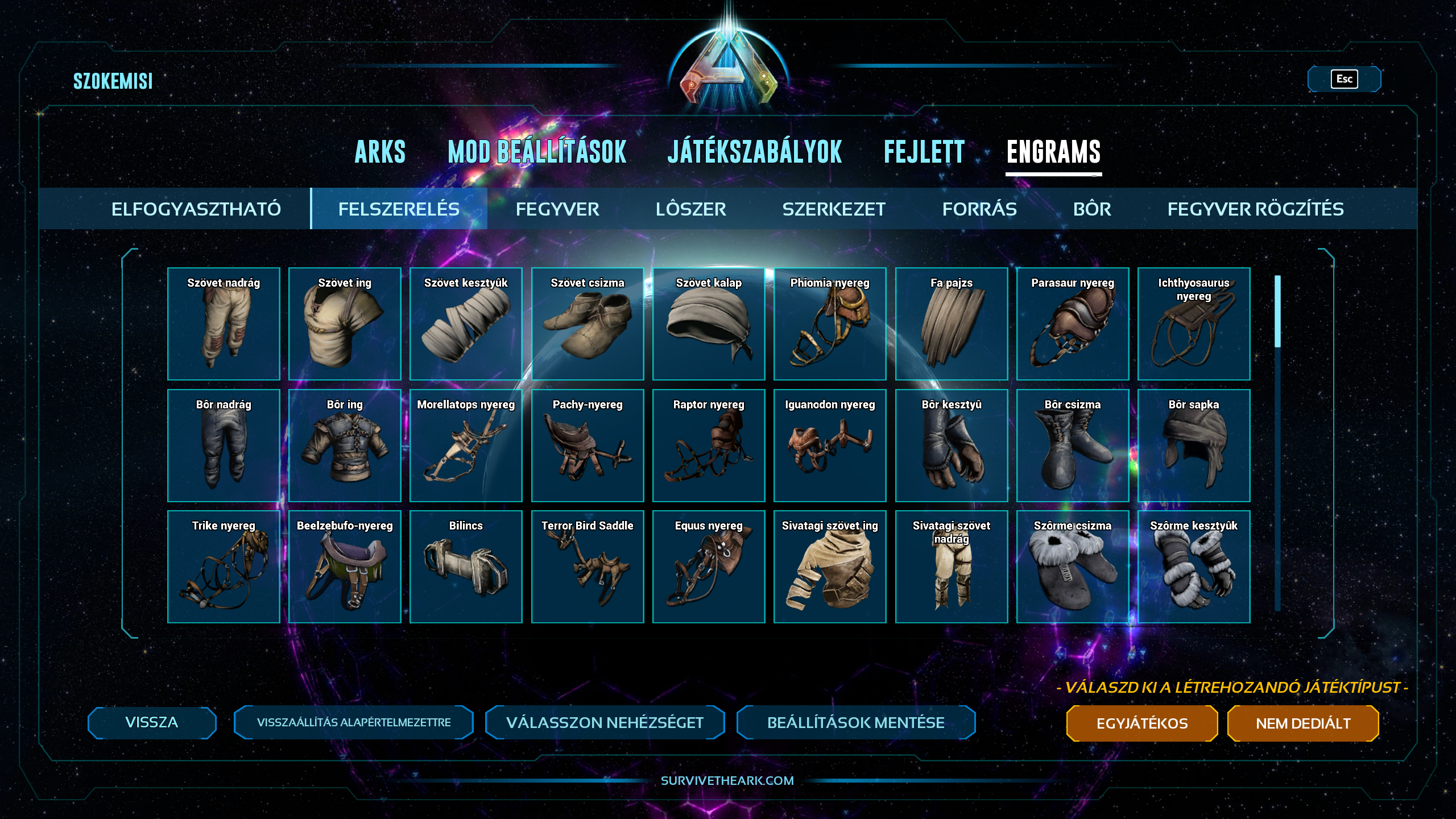Save settings with BEÁLLÍTÁSOK MENTÉSE

855,722
